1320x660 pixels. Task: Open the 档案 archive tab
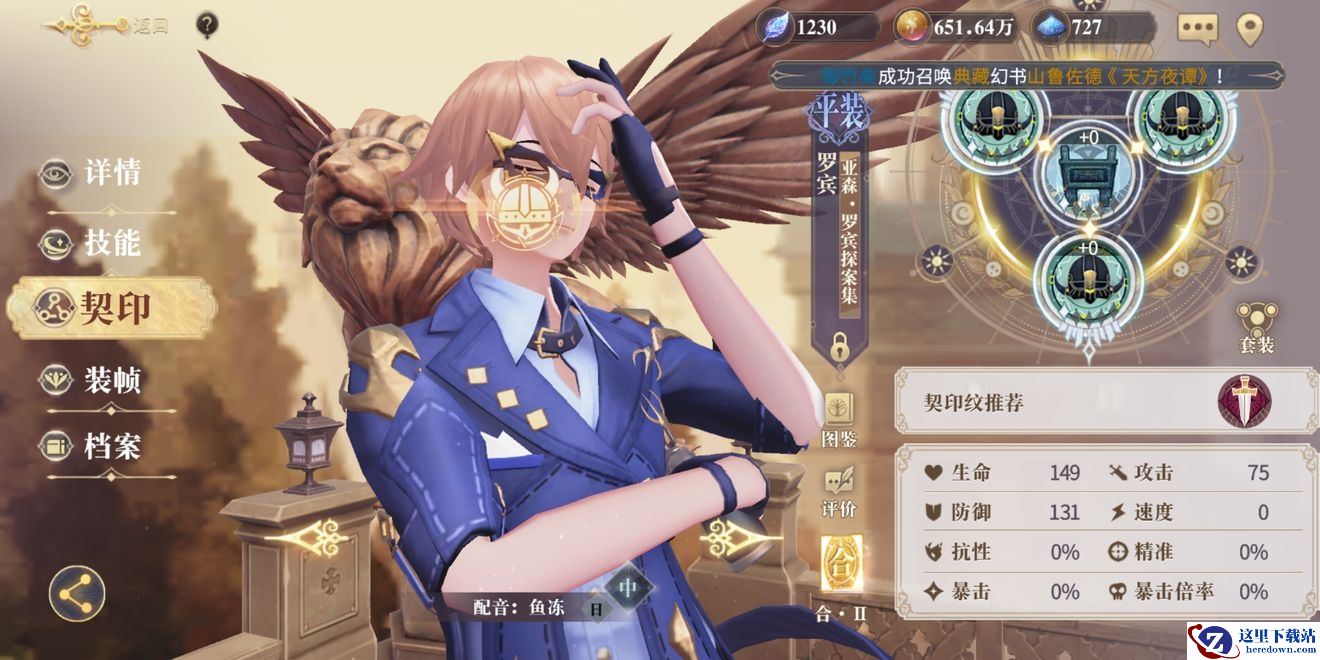(94, 447)
